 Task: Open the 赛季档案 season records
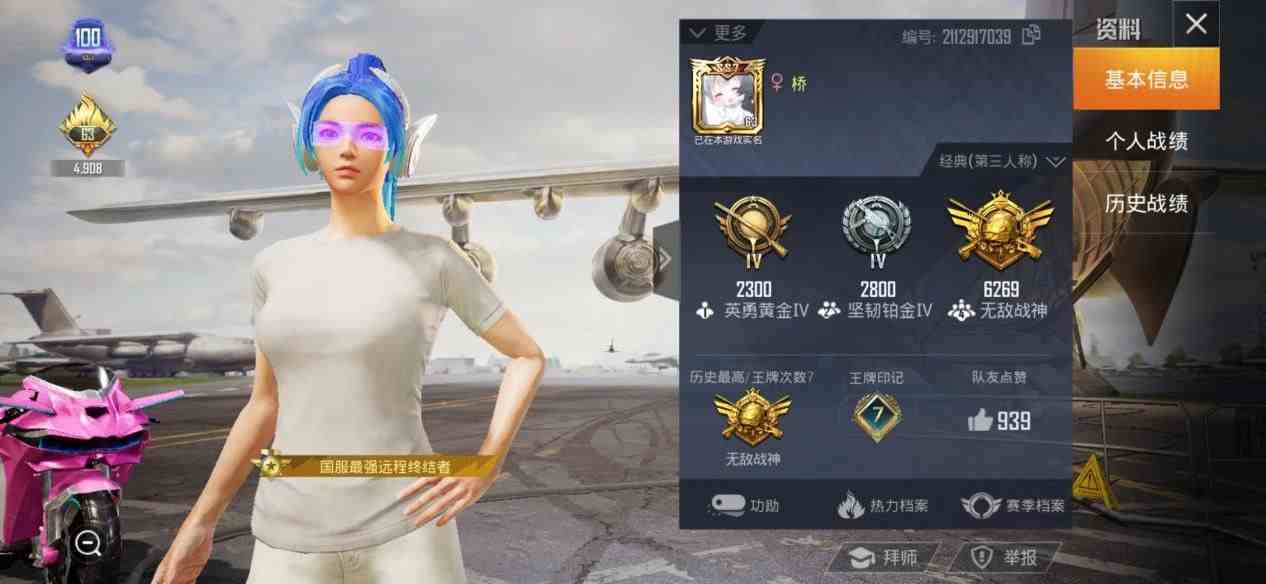[1012, 505]
